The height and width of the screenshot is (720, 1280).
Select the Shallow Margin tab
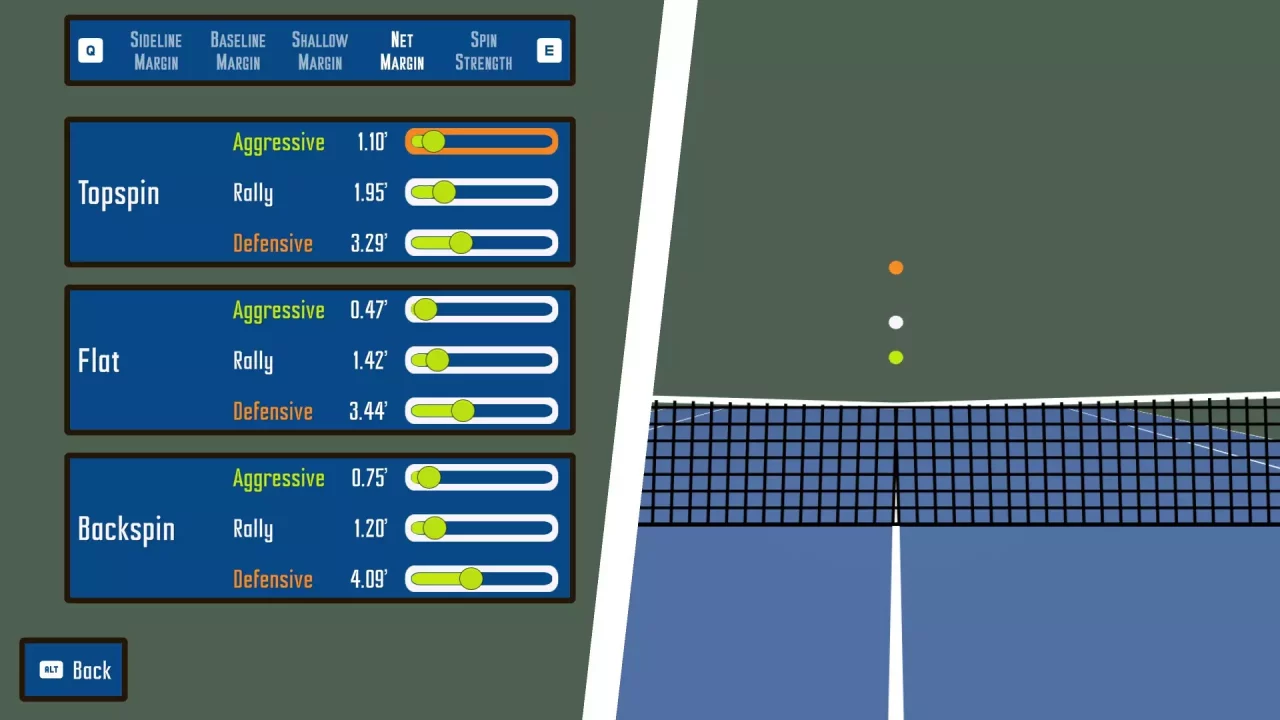(x=319, y=51)
